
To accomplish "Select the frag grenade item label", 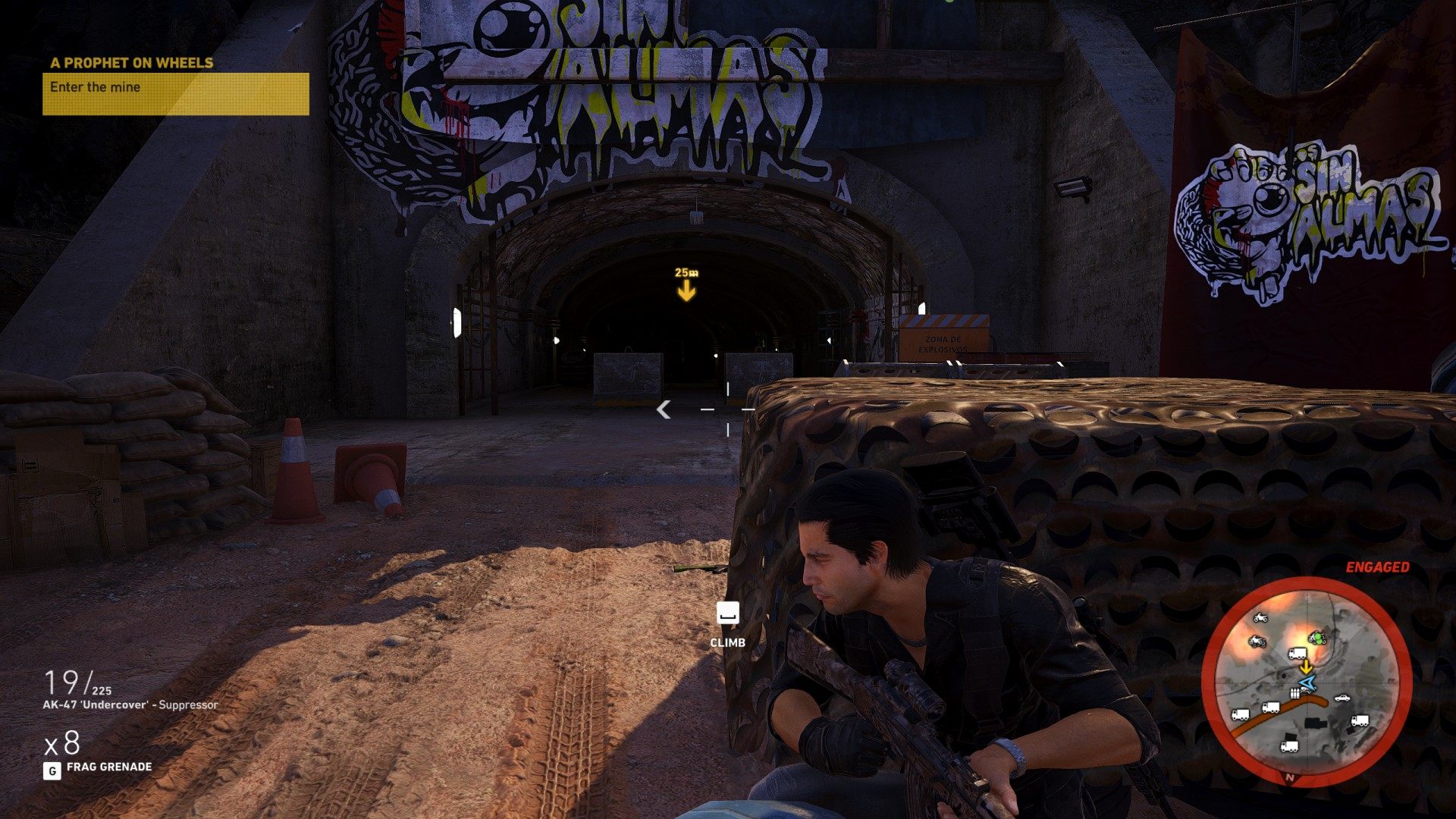I will [108, 767].
